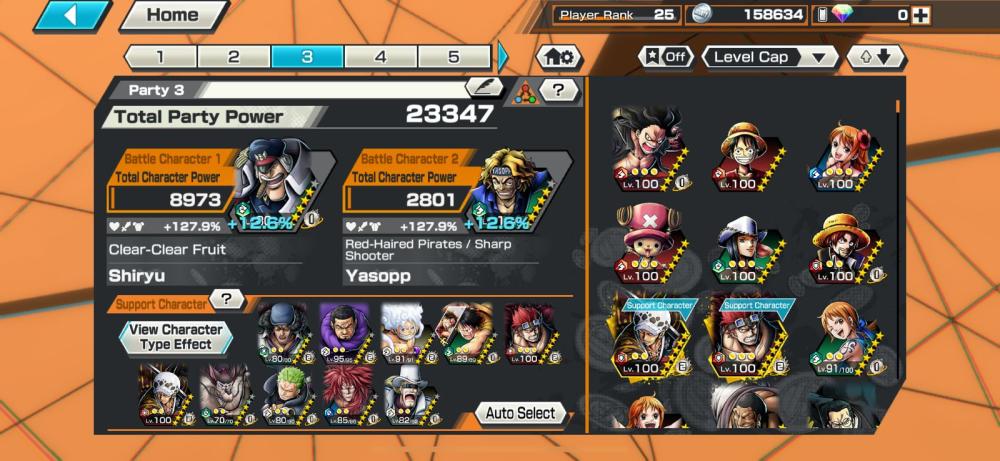Auto Select support characters

520,413
